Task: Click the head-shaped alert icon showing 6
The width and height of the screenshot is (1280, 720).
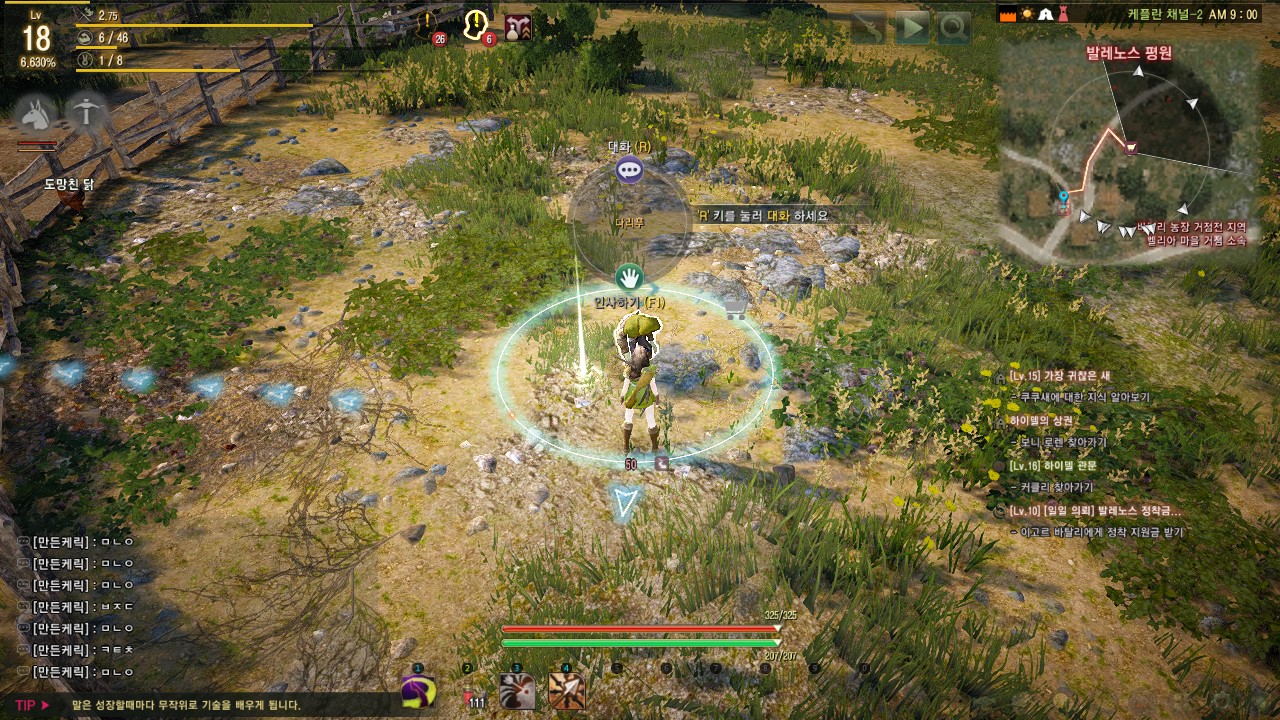Action: [x=478, y=25]
